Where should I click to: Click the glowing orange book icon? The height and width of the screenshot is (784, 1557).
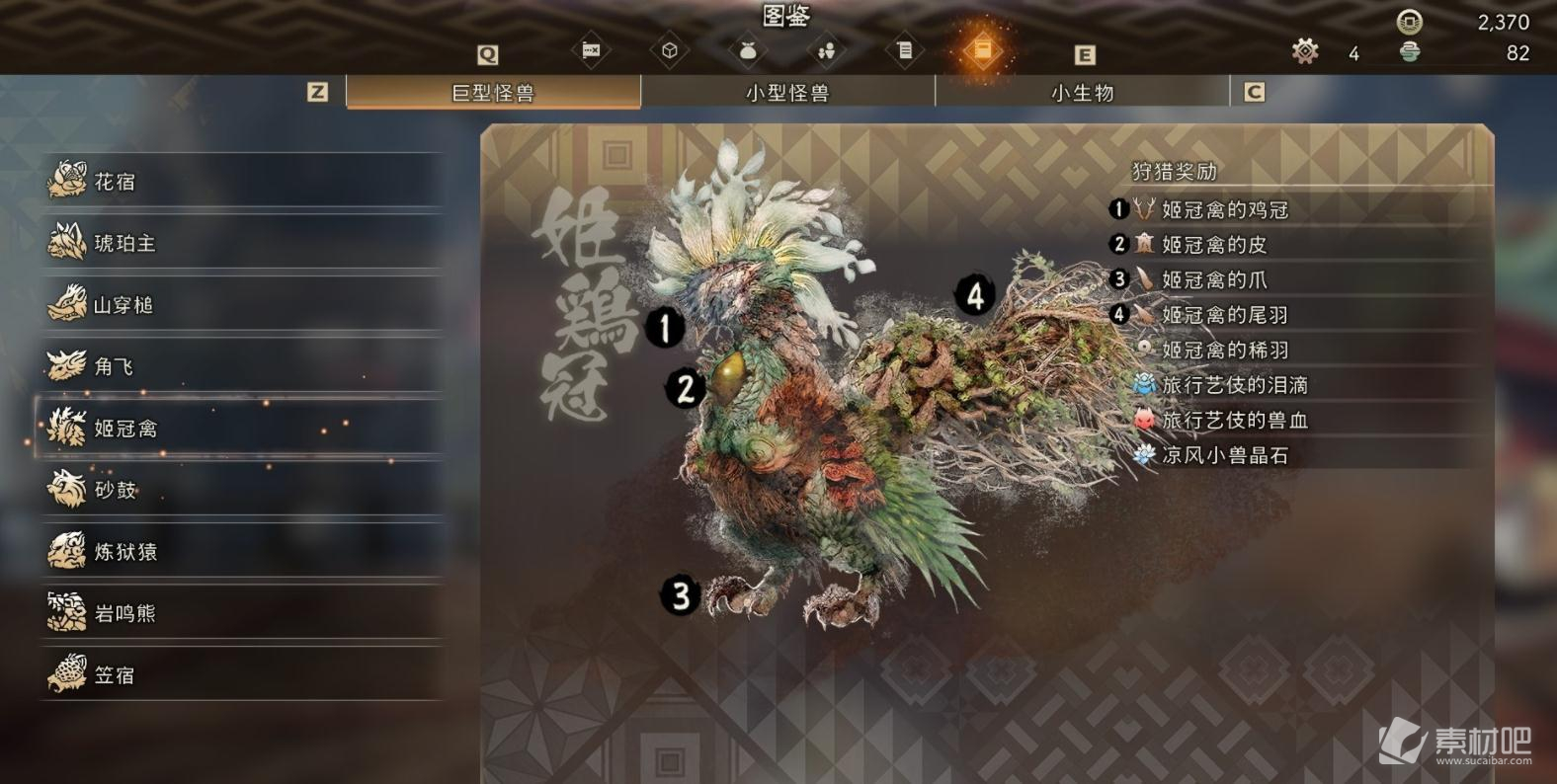point(982,50)
